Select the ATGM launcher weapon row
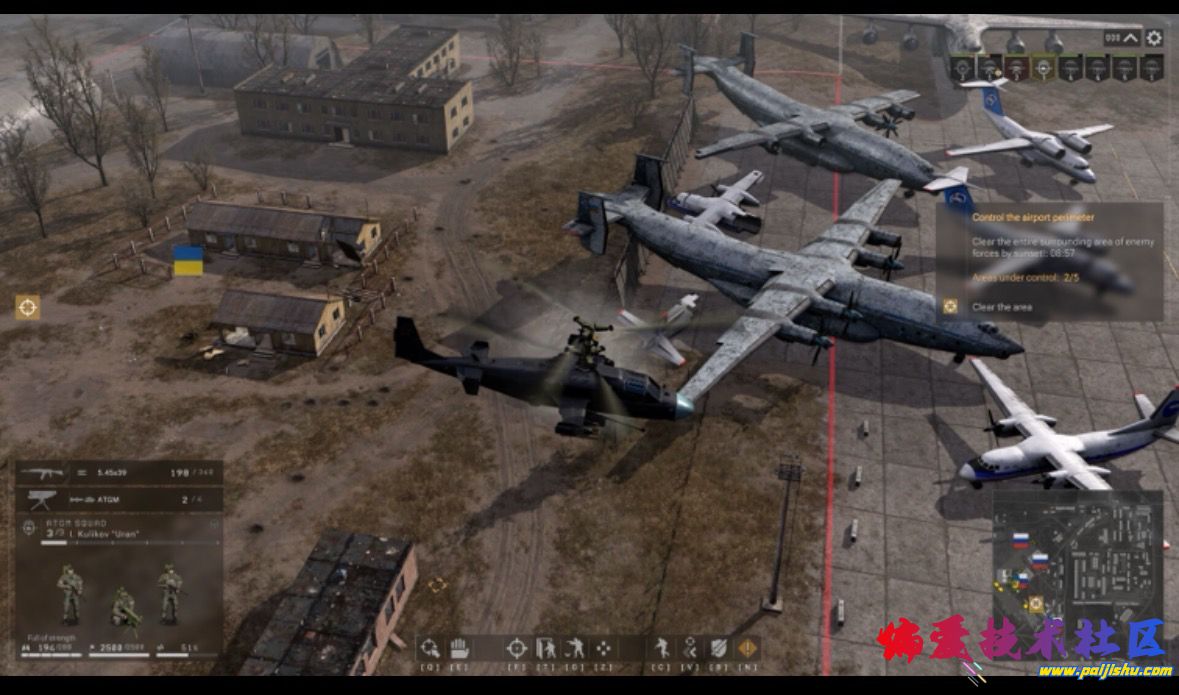Image resolution: width=1179 pixels, height=695 pixels. coord(119,499)
